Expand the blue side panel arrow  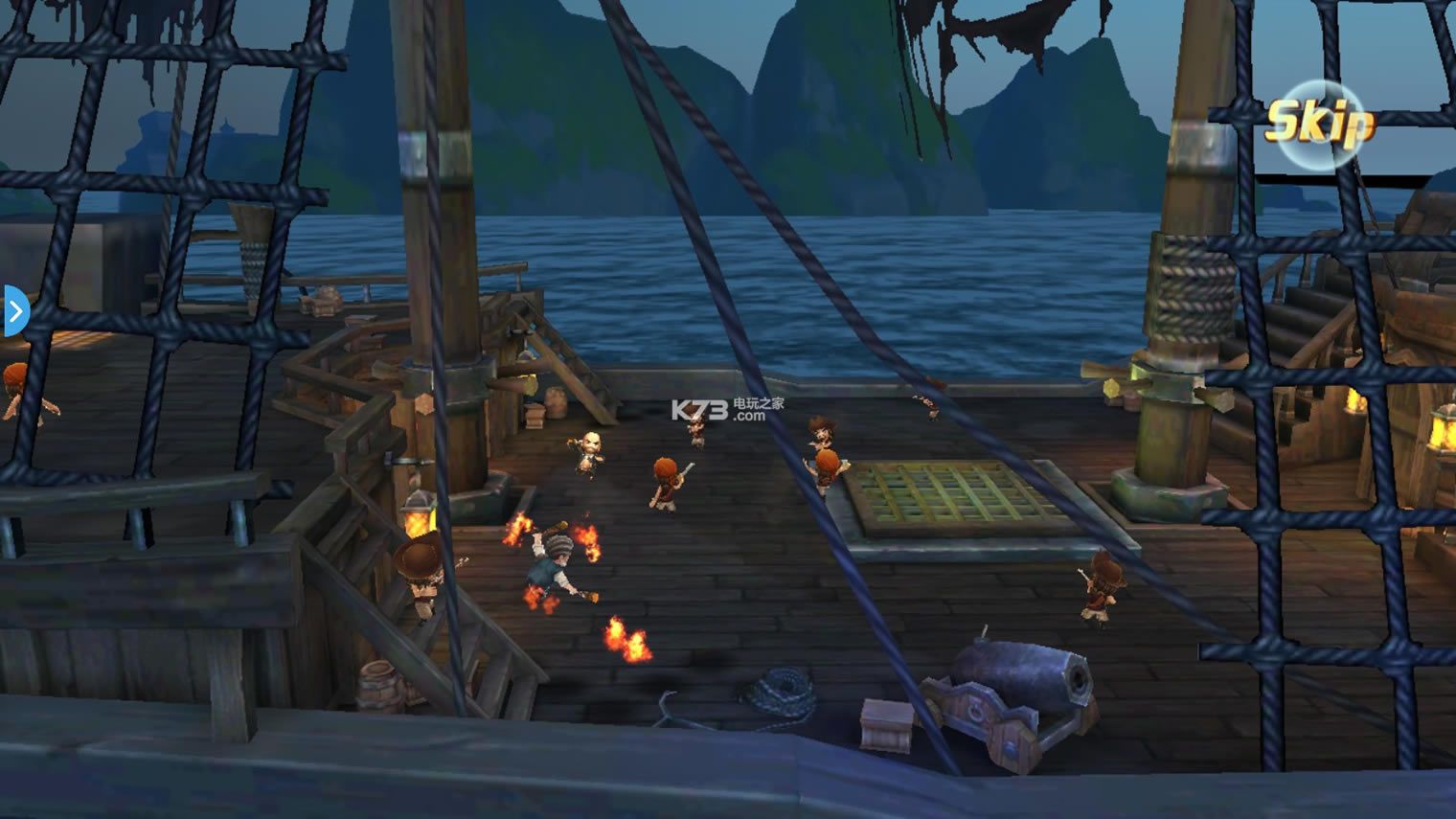pos(15,311)
